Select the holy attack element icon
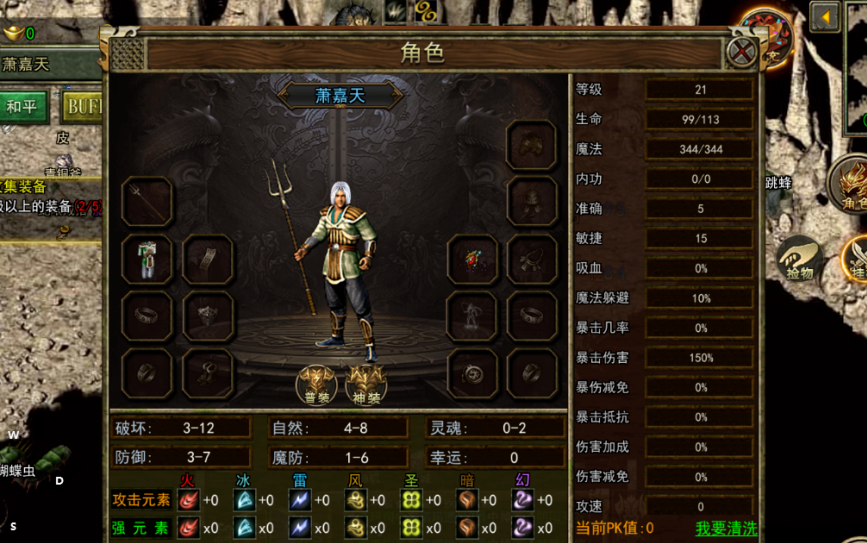The height and width of the screenshot is (543, 867). pos(410,499)
